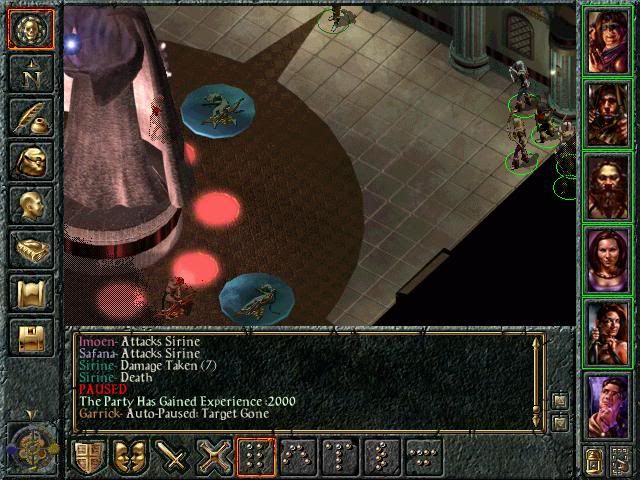Activate the shield Guard action
Screen dimensions: 640x480
point(88,458)
